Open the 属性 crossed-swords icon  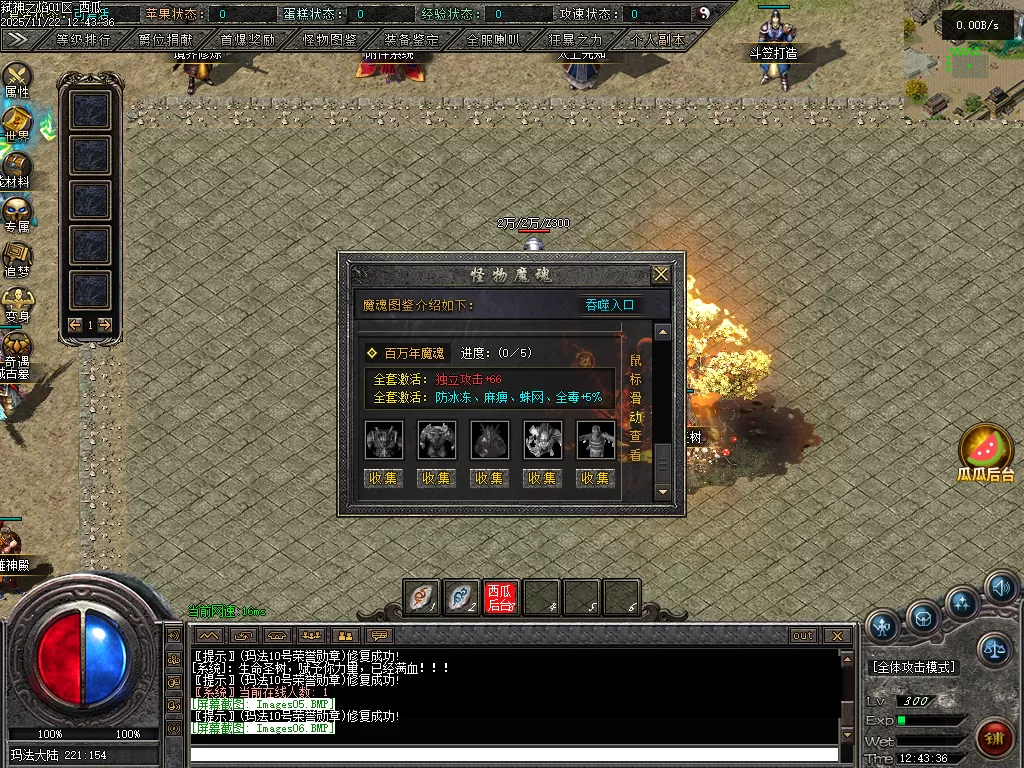(17, 78)
